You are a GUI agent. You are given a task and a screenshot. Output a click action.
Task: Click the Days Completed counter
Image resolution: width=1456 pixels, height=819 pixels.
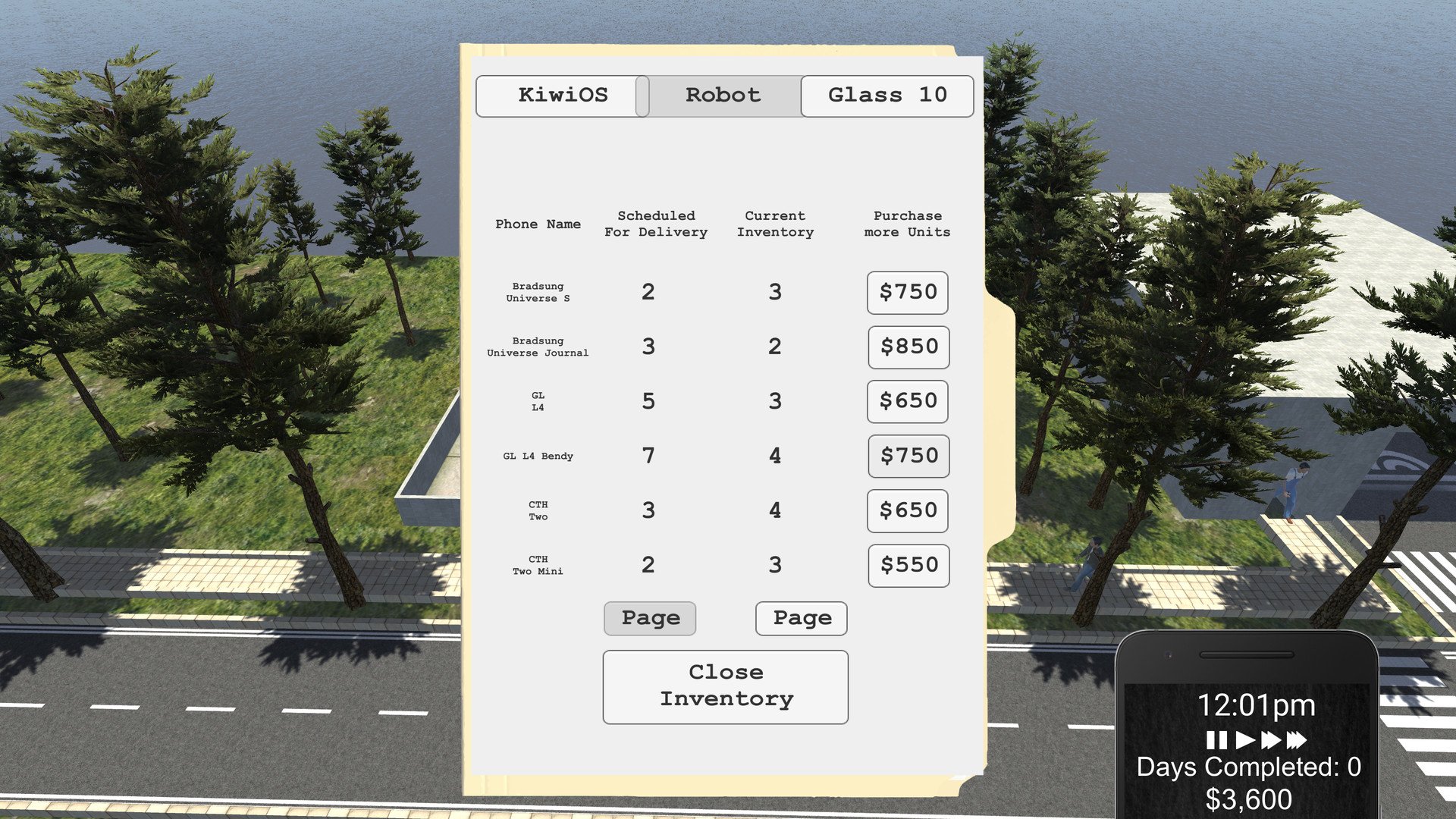1247,768
